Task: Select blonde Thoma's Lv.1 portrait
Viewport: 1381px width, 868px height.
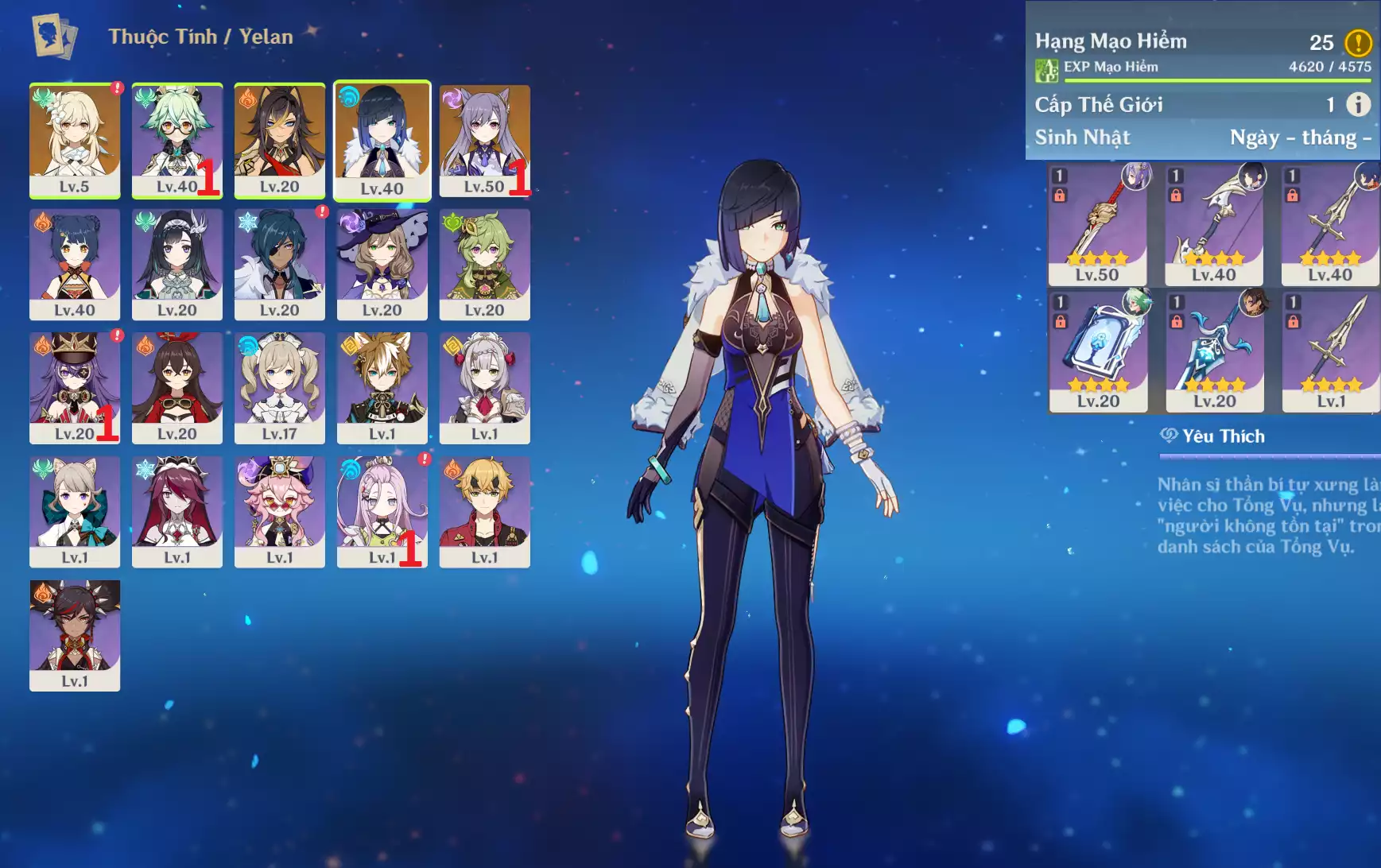Action: [484, 511]
